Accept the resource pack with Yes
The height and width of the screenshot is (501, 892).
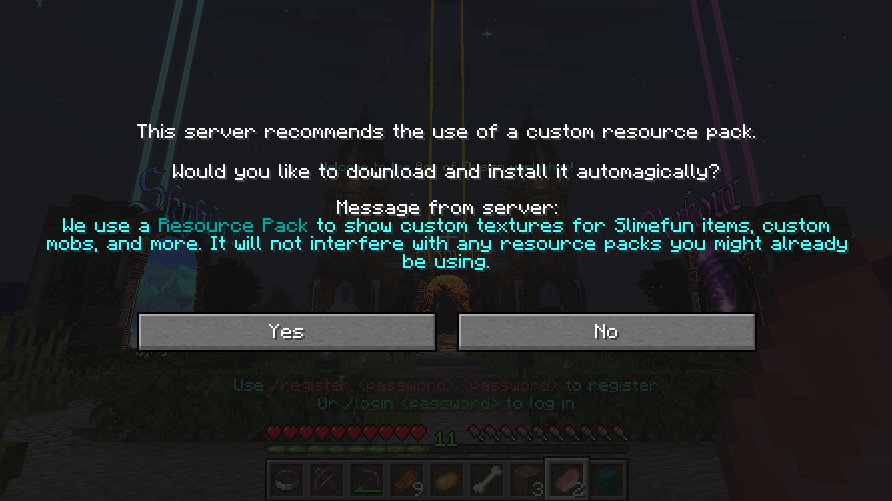click(286, 332)
